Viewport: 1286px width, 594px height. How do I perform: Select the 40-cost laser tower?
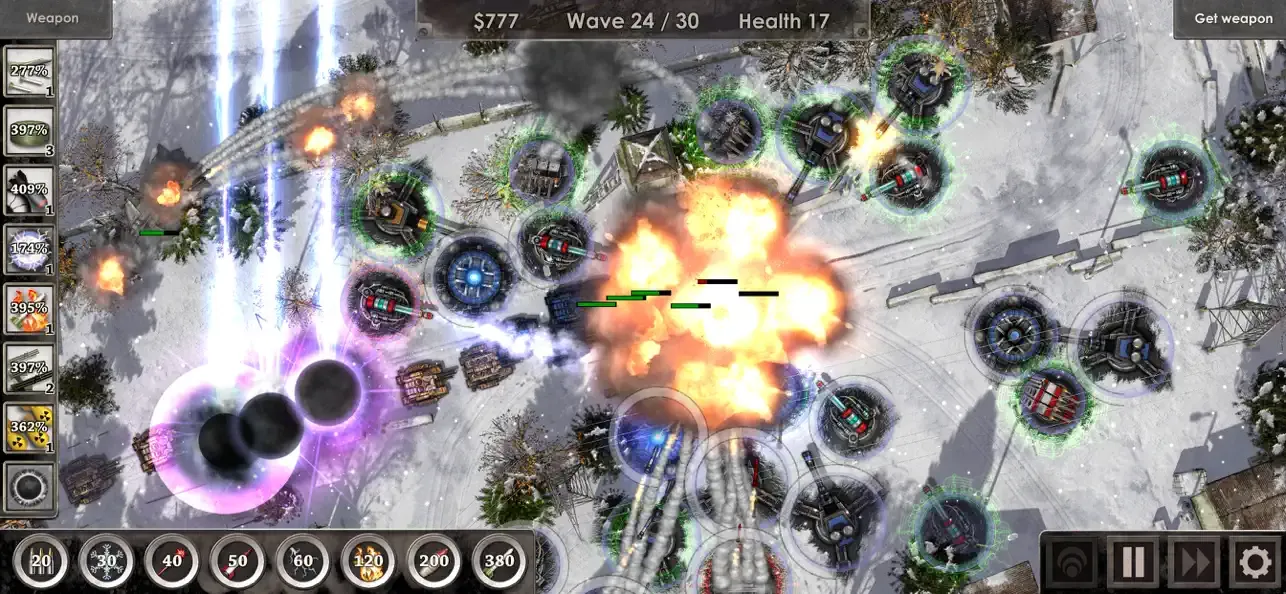(x=172, y=562)
